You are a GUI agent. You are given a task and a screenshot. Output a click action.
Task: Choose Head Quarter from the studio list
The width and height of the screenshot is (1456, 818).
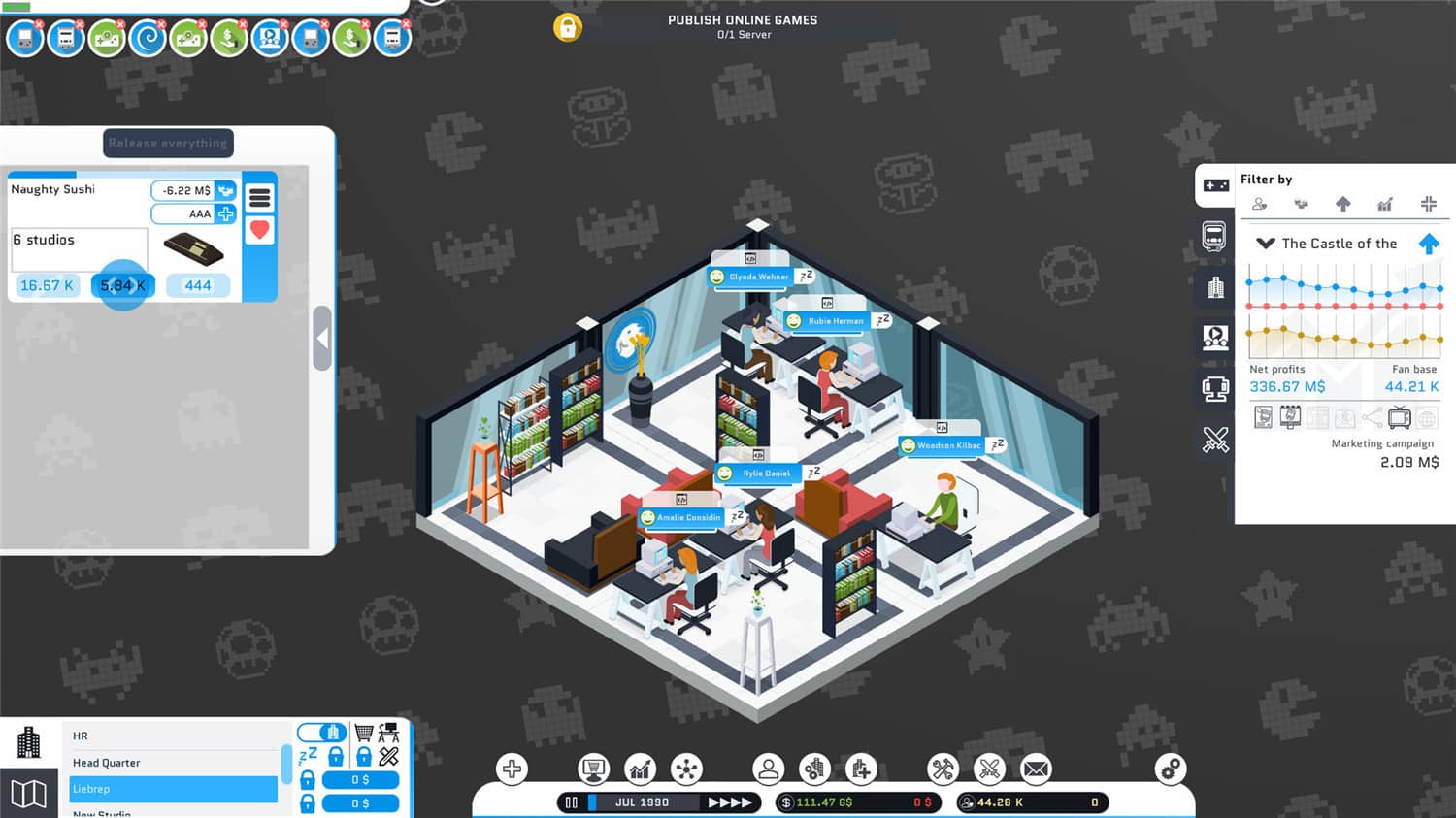click(x=173, y=763)
